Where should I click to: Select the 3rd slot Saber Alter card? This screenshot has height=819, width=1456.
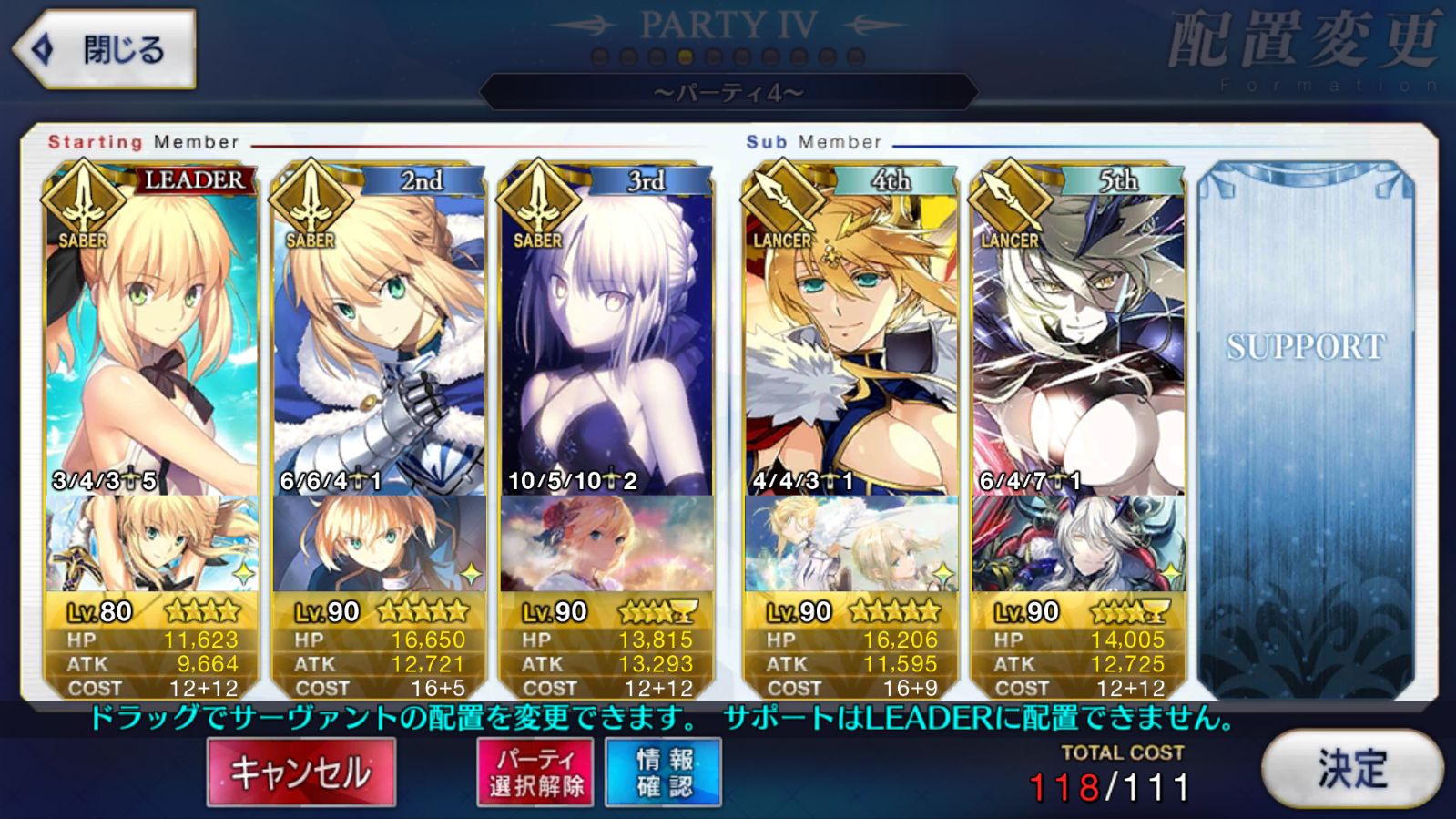pos(606,346)
